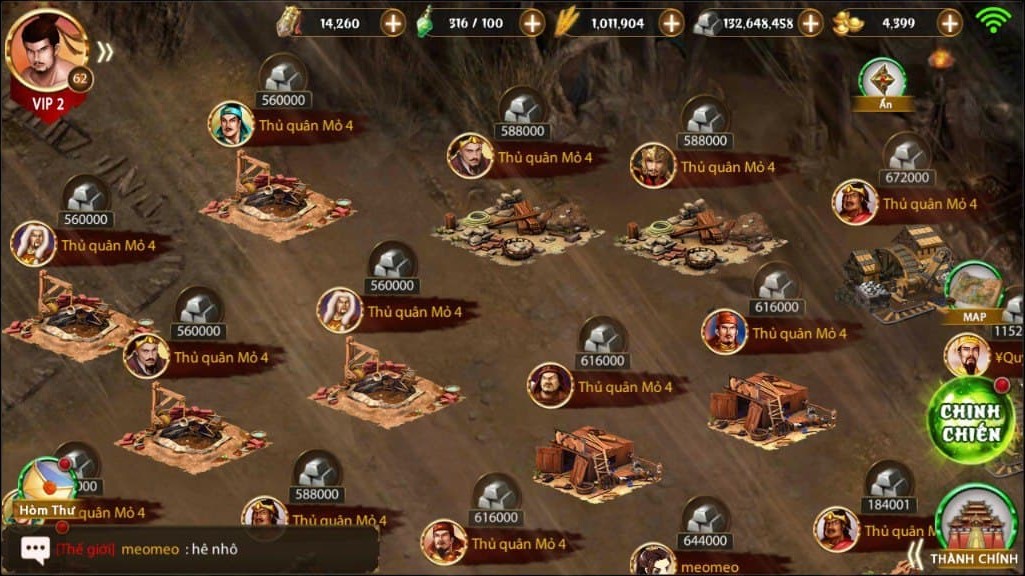The image size is (1025, 576).
Task: Tap the plus button beside 14,260
Action: tap(393, 23)
